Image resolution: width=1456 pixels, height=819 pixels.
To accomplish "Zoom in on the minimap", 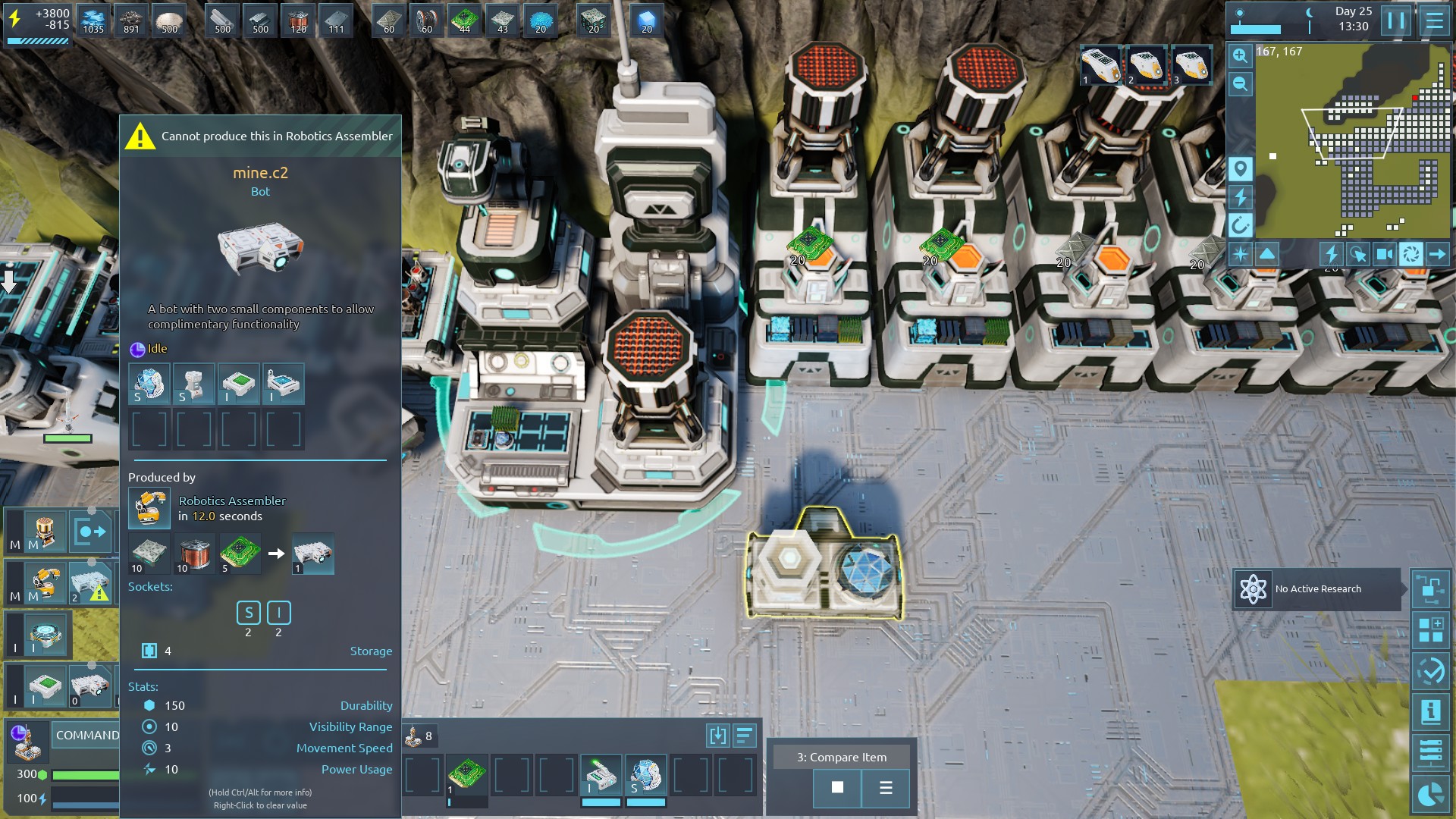I will click(1240, 55).
